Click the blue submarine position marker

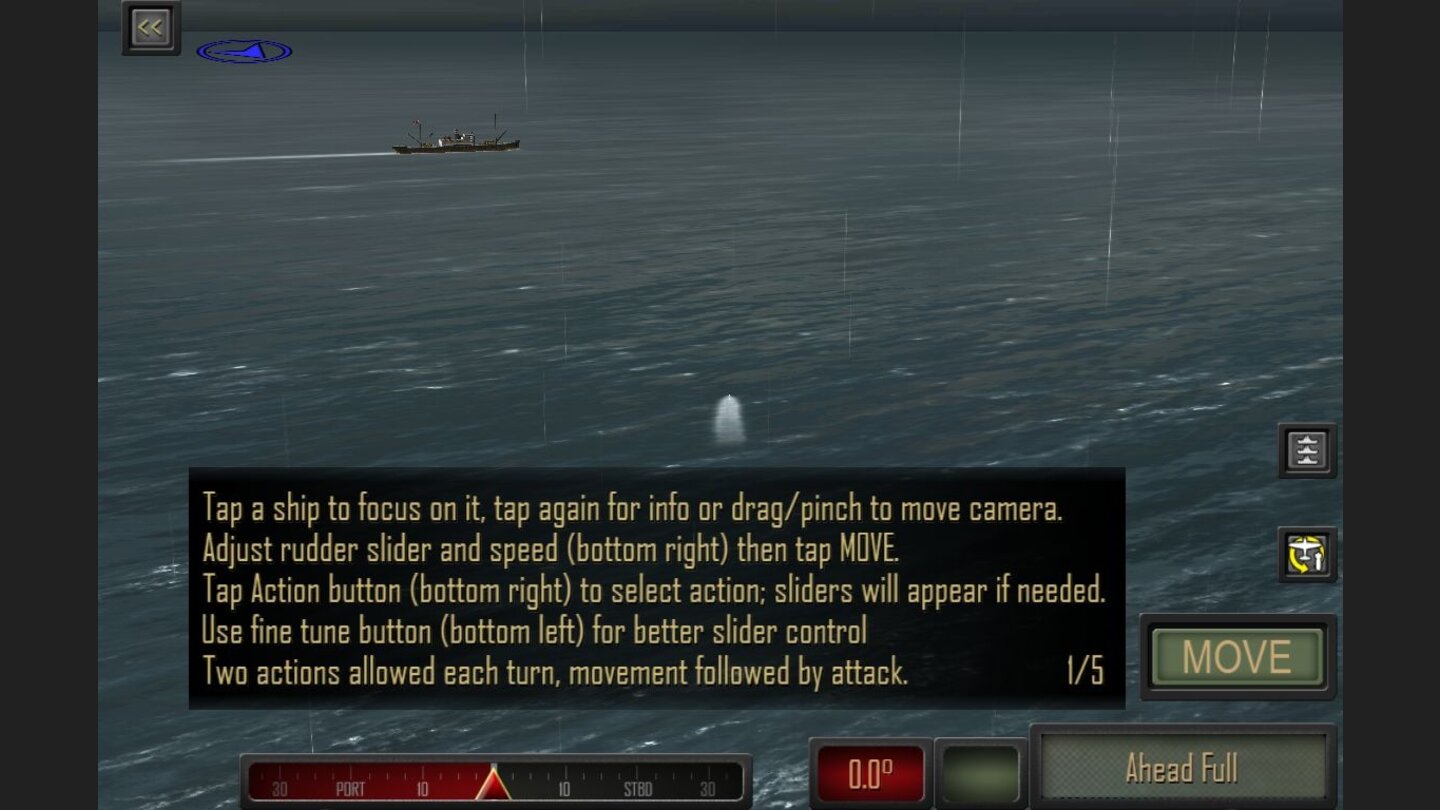click(x=247, y=48)
